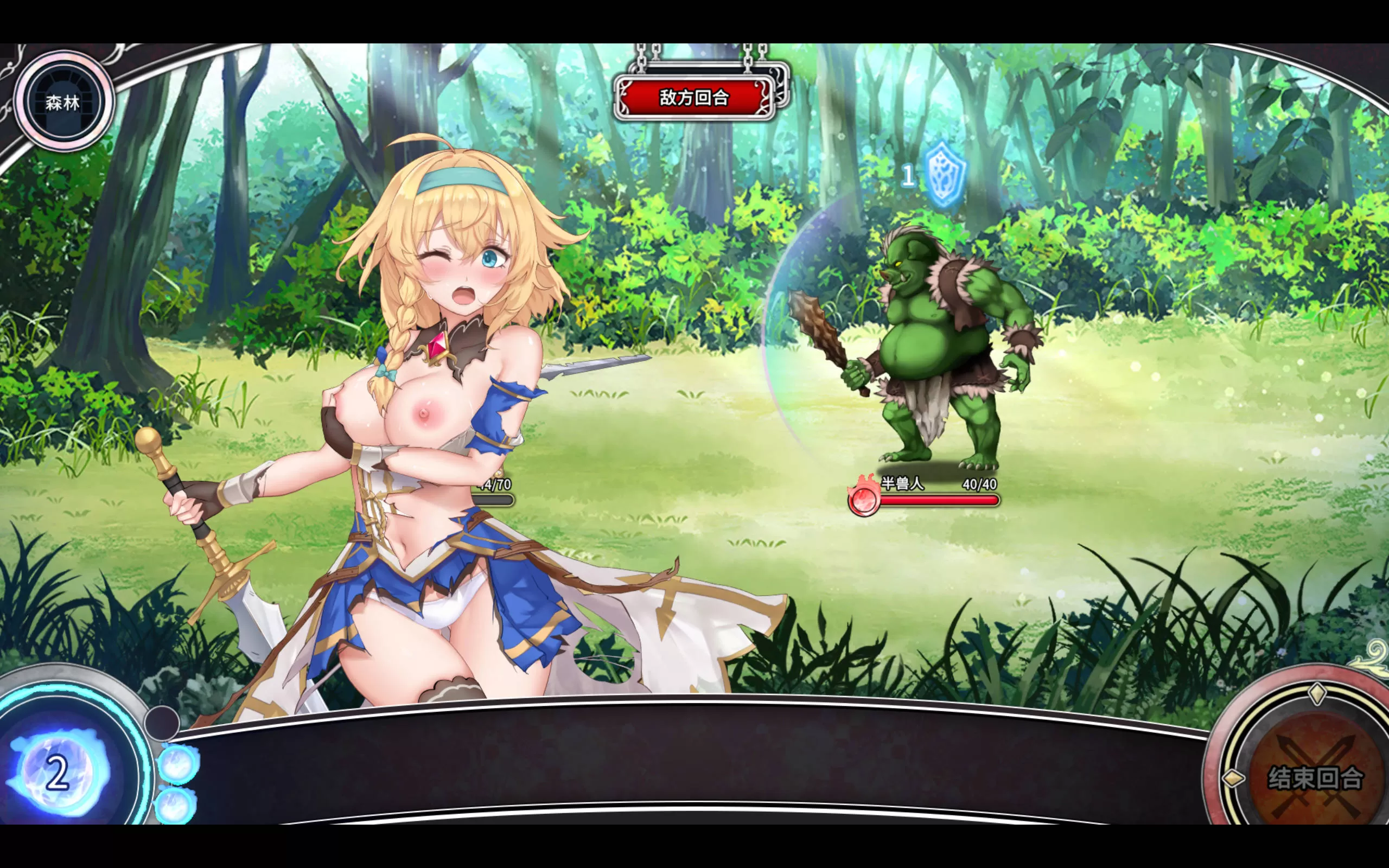Image resolution: width=1389 pixels, height=868 pixels.
Task: Inspect the orc's blue shield intent icon
Action: point(944,174)
